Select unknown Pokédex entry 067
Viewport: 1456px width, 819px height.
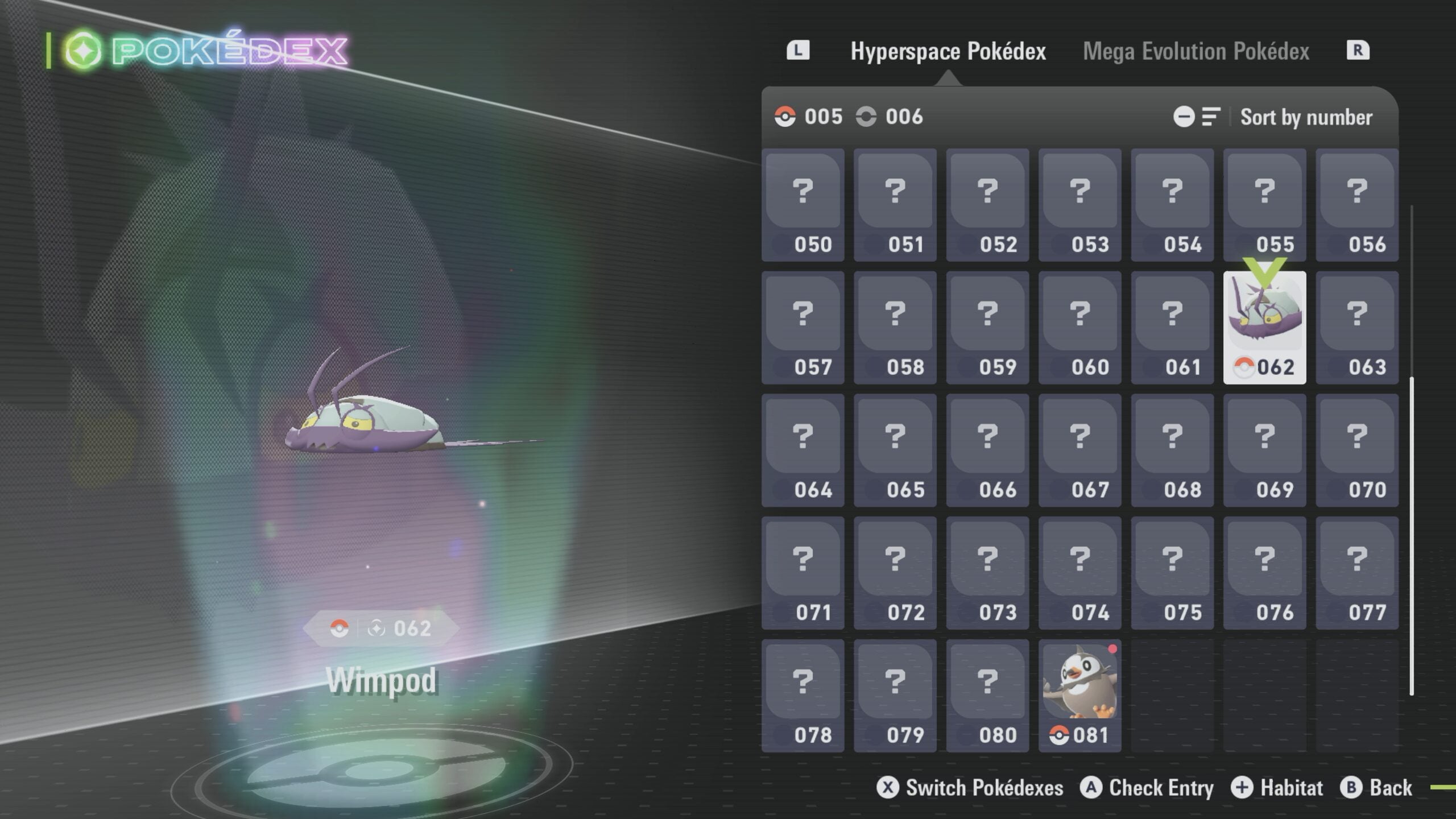tap(1079, 450)
